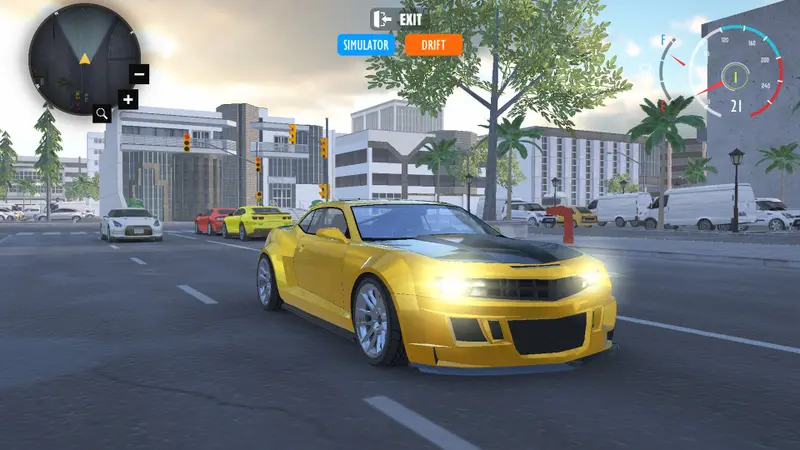Screen dimensions: 800x450
Task: Switch to SIMULATOR mode
Action: point(366,45)
